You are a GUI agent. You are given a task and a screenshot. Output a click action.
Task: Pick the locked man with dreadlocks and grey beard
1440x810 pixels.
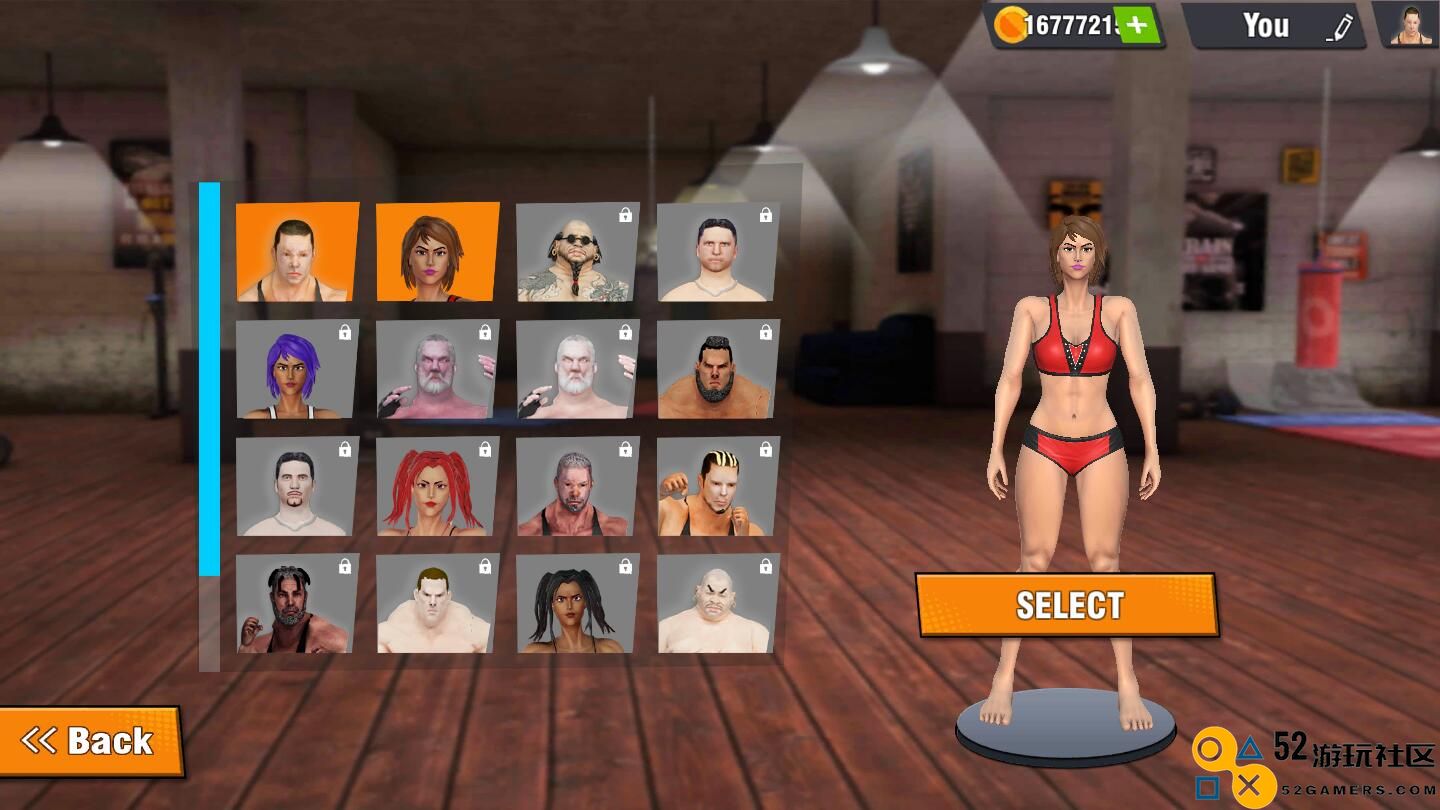tap(297, 604)
